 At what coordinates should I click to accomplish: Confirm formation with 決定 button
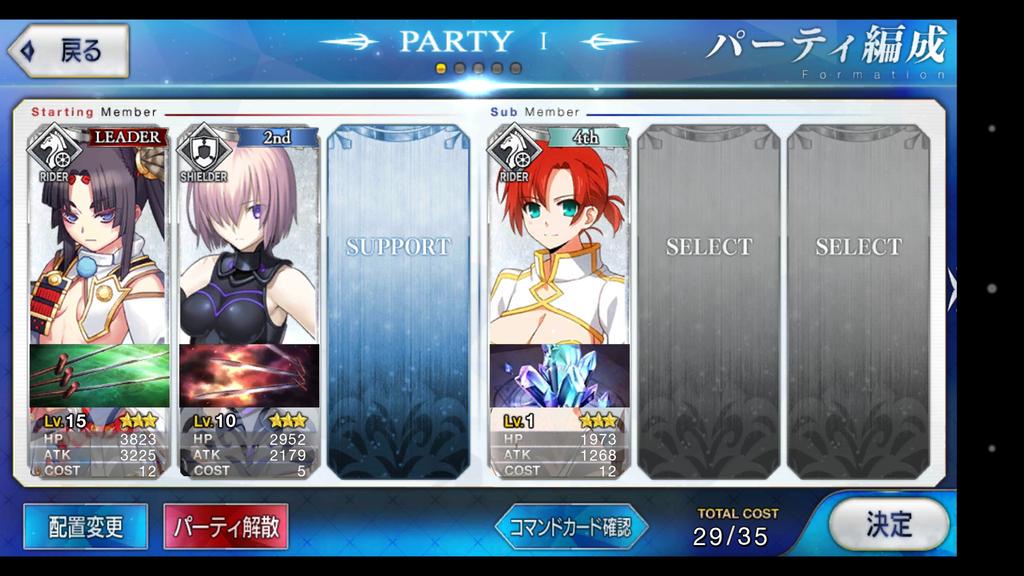pyautogui.click(x=888, y=524)
